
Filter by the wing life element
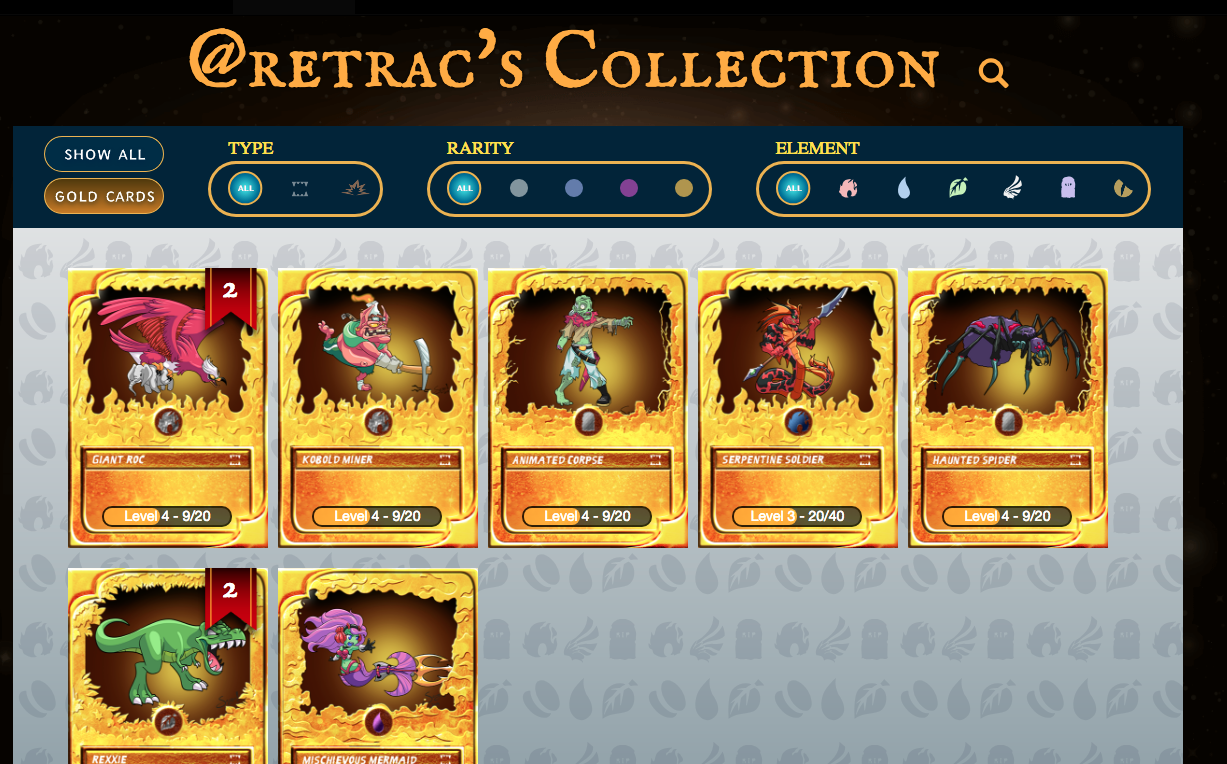(1013, 188)
